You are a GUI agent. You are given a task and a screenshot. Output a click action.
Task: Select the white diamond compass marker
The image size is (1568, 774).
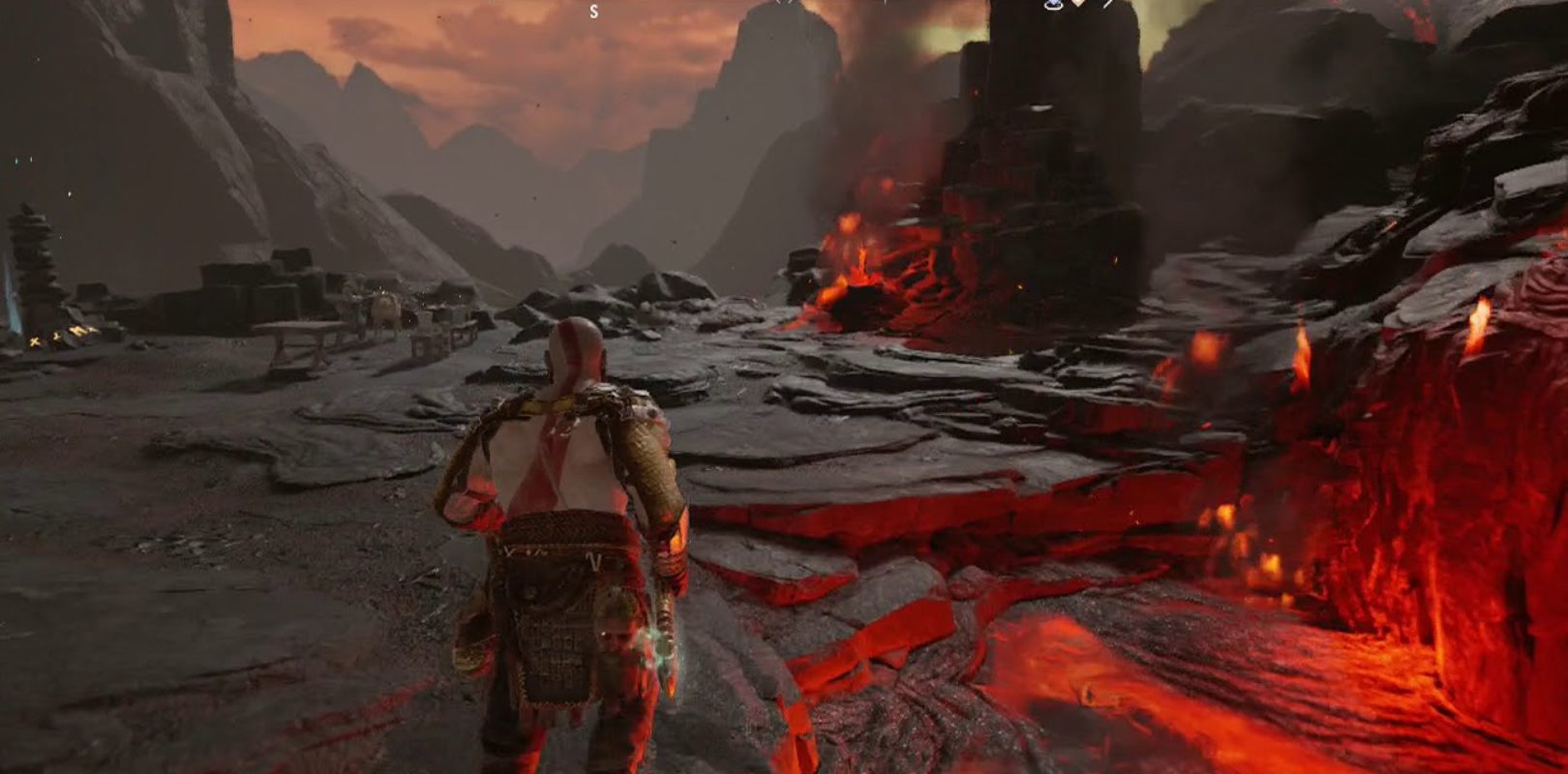click(x=1078, y=4)
